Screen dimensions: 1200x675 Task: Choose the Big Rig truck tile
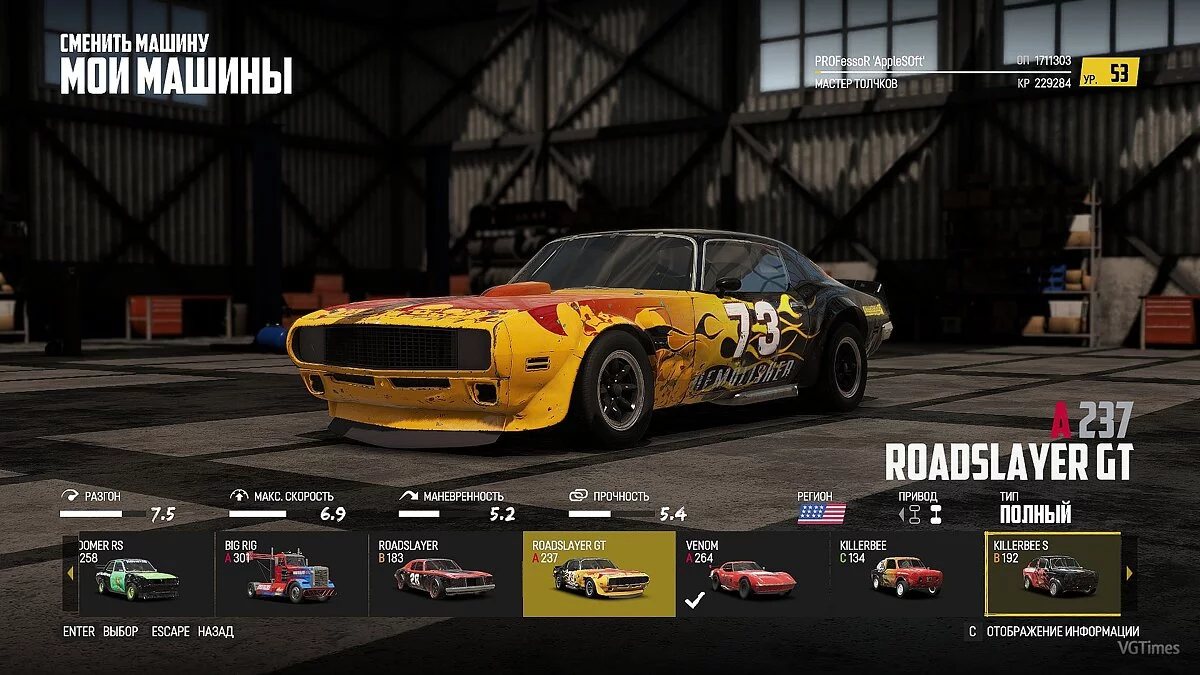pyautogui.click(x=291, y=574)
